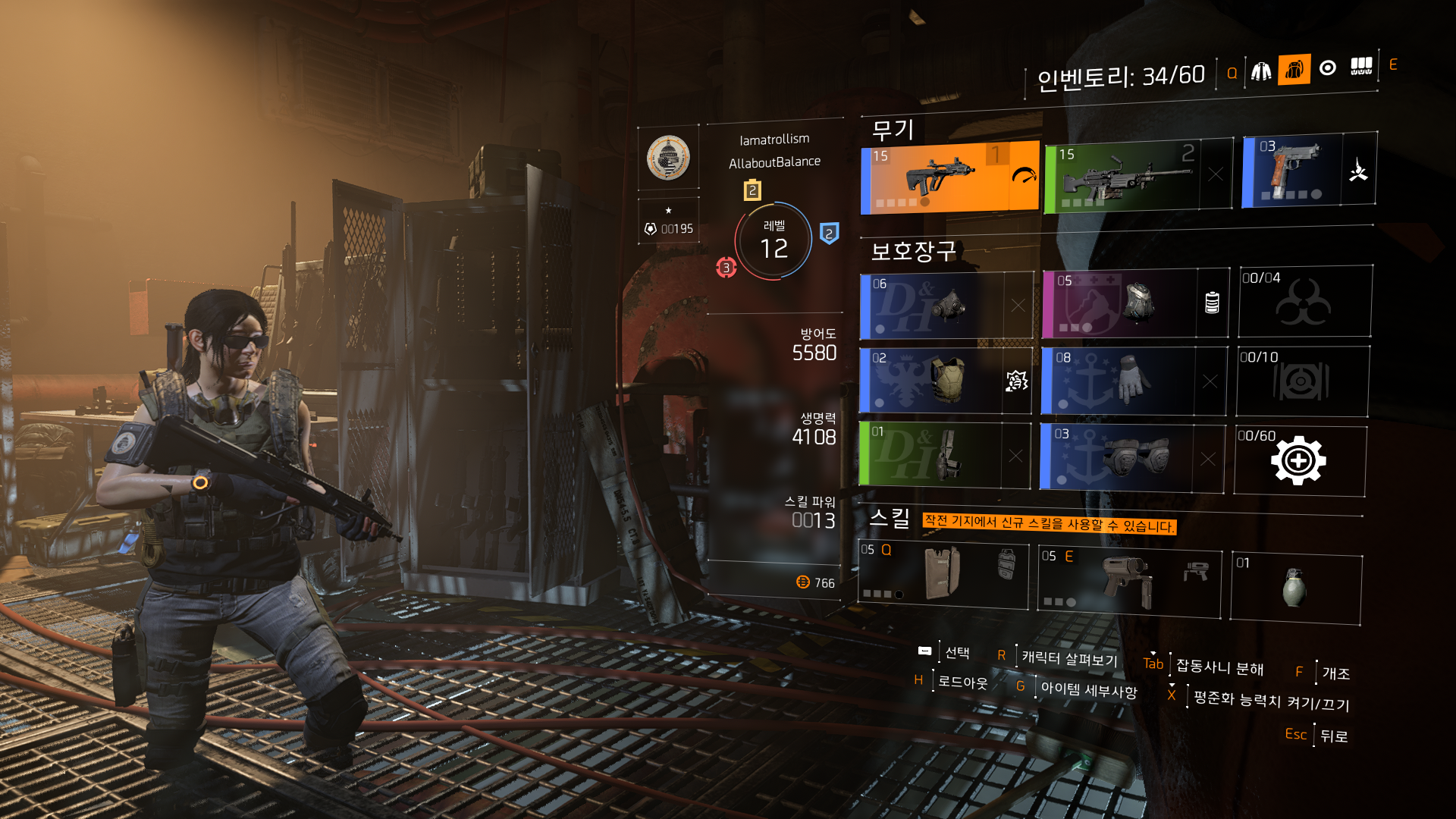The height and width of the screenshot is (819, 1456).
Task: Select the light machine gun secondary slot
Action: pyautogui.click(x=1122, y=177)
